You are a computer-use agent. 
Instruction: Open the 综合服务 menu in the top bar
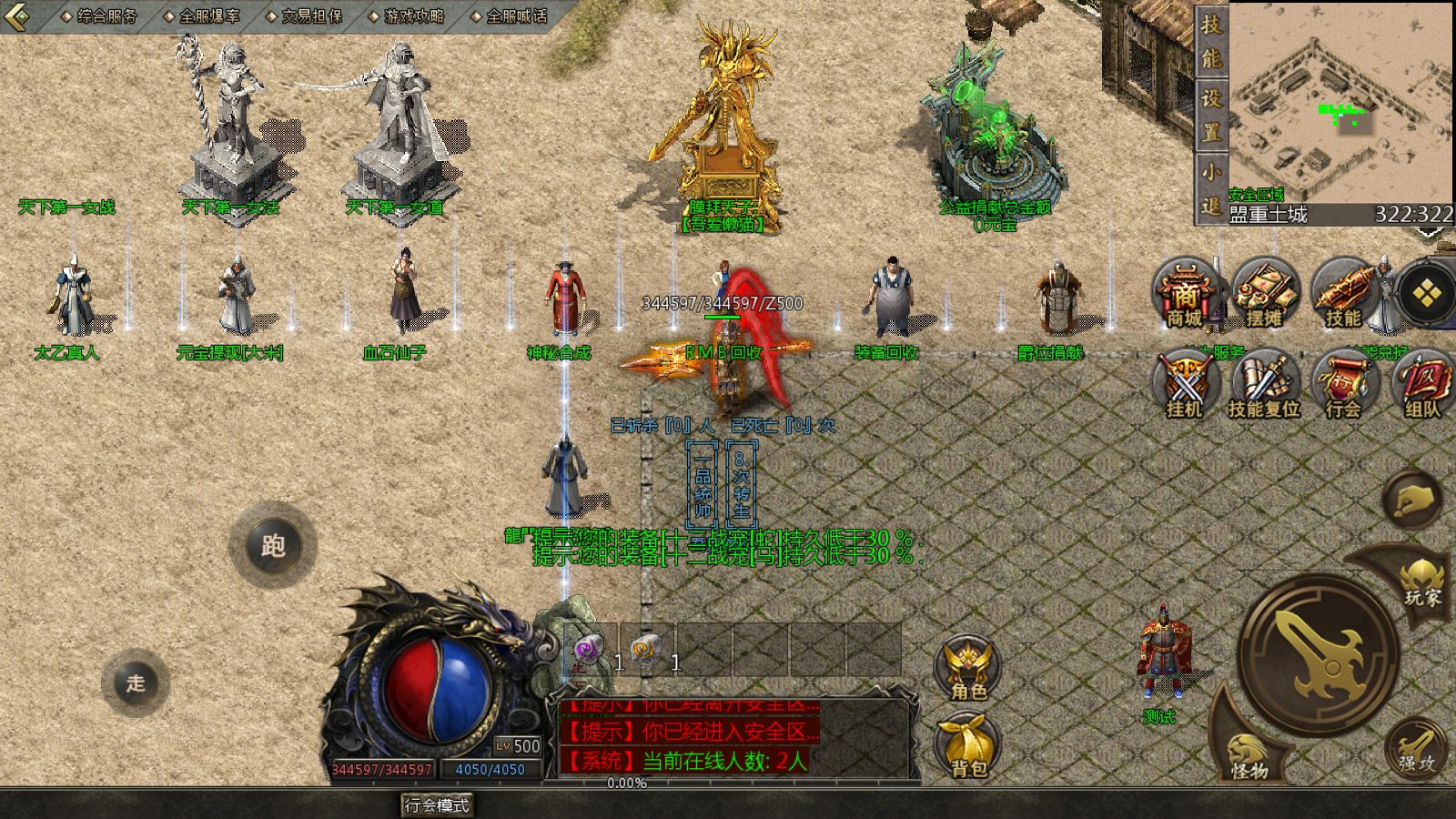(x=100, y=16)
